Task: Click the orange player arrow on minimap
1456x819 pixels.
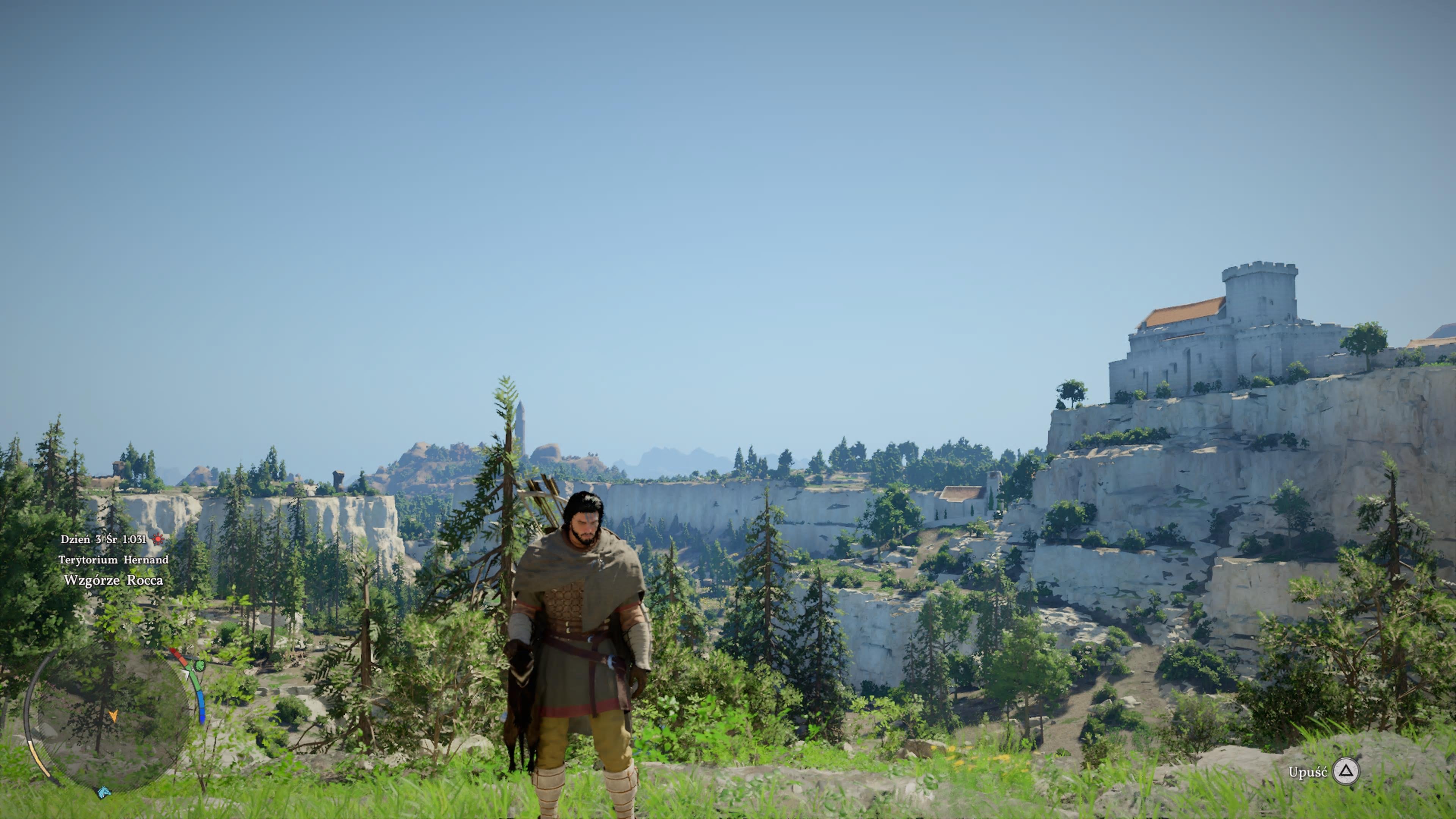Action: pos(113,716)
